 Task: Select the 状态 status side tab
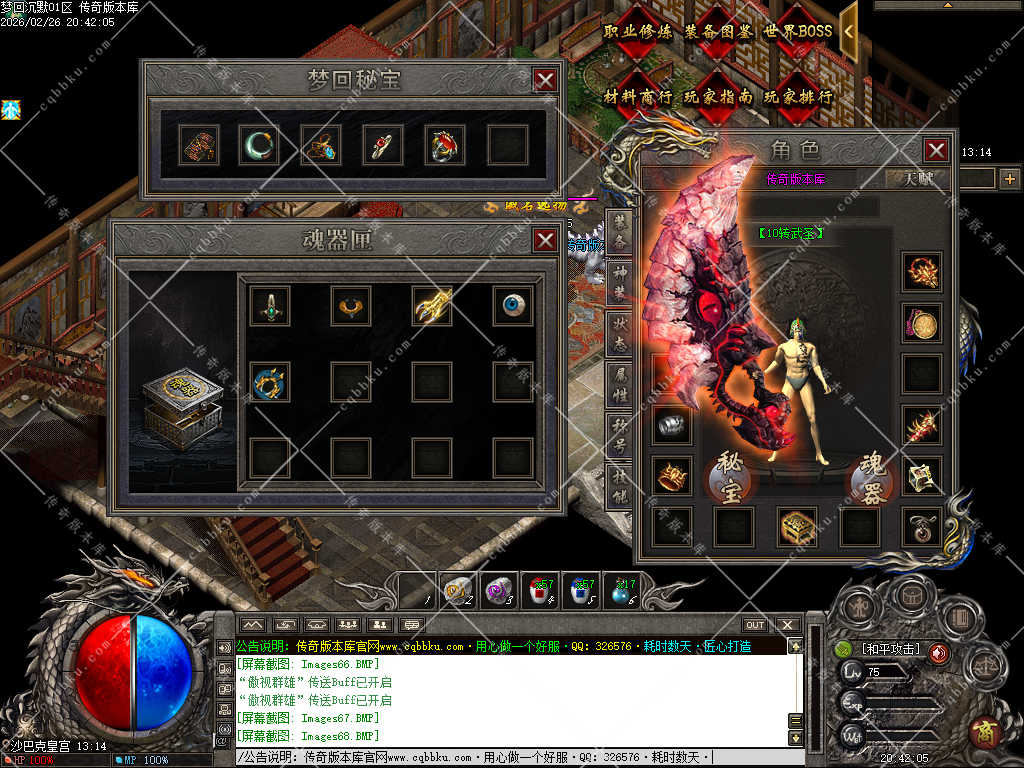[x=620, y=328]
